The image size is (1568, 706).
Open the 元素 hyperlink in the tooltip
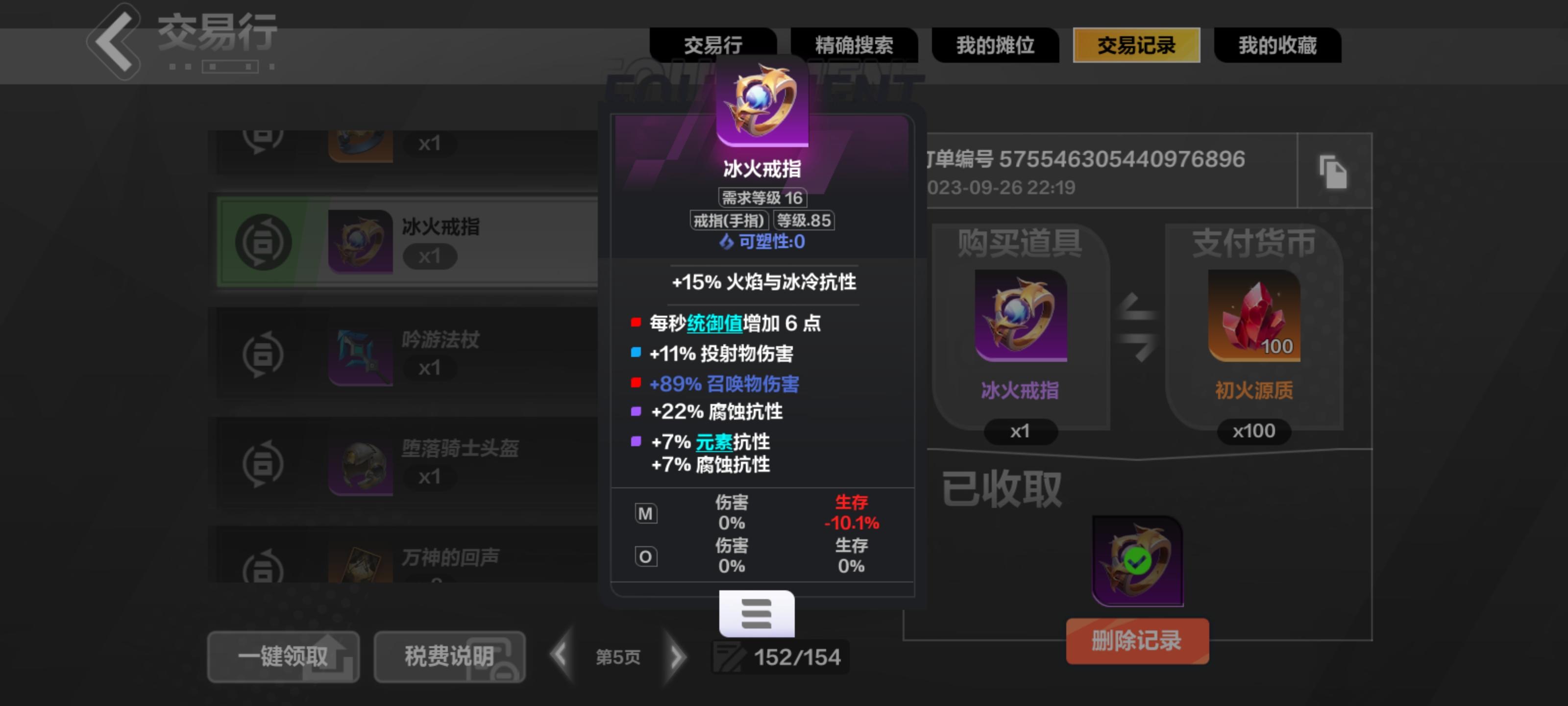pos(713,443)
